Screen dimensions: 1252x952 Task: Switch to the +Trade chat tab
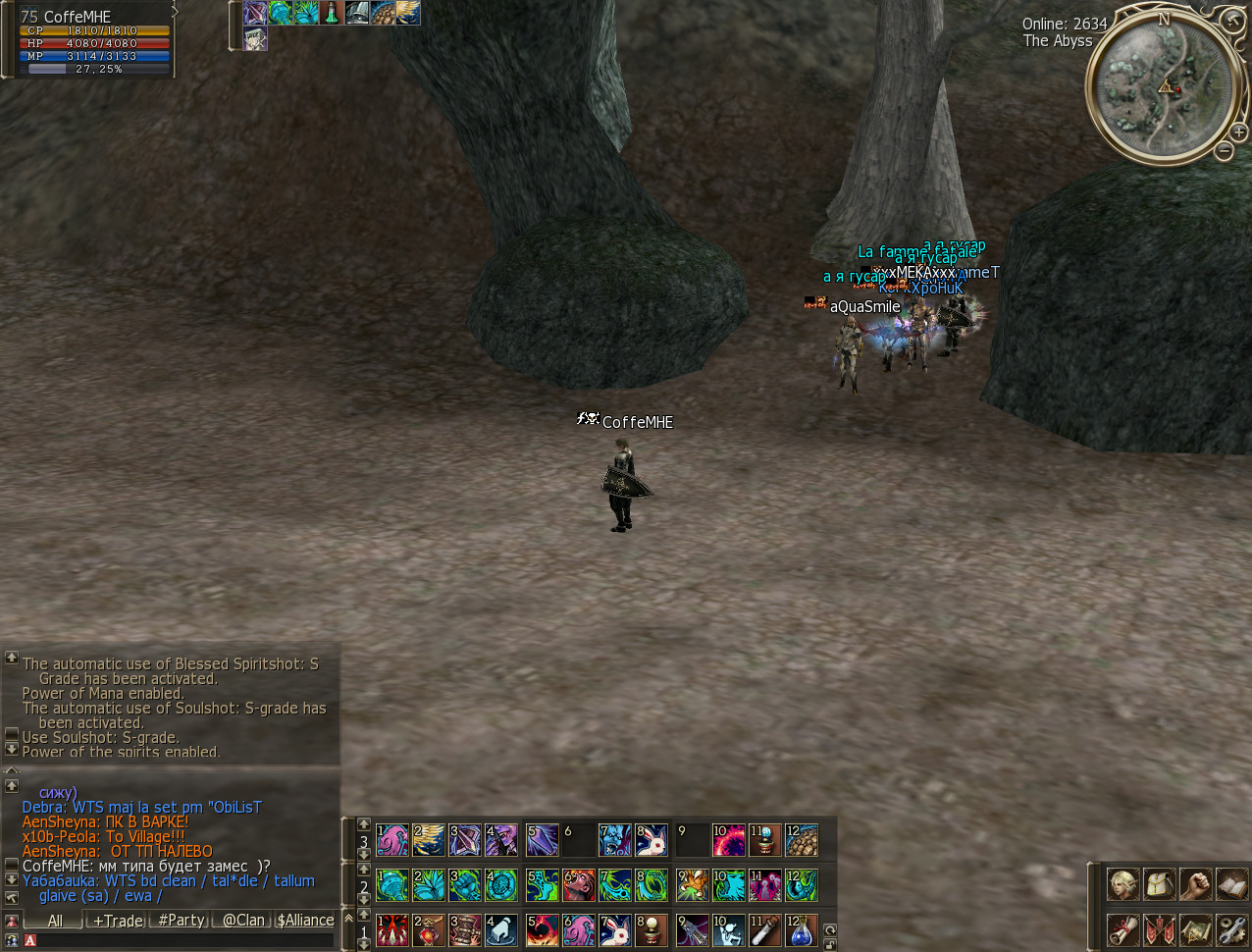tap(119, 921)
